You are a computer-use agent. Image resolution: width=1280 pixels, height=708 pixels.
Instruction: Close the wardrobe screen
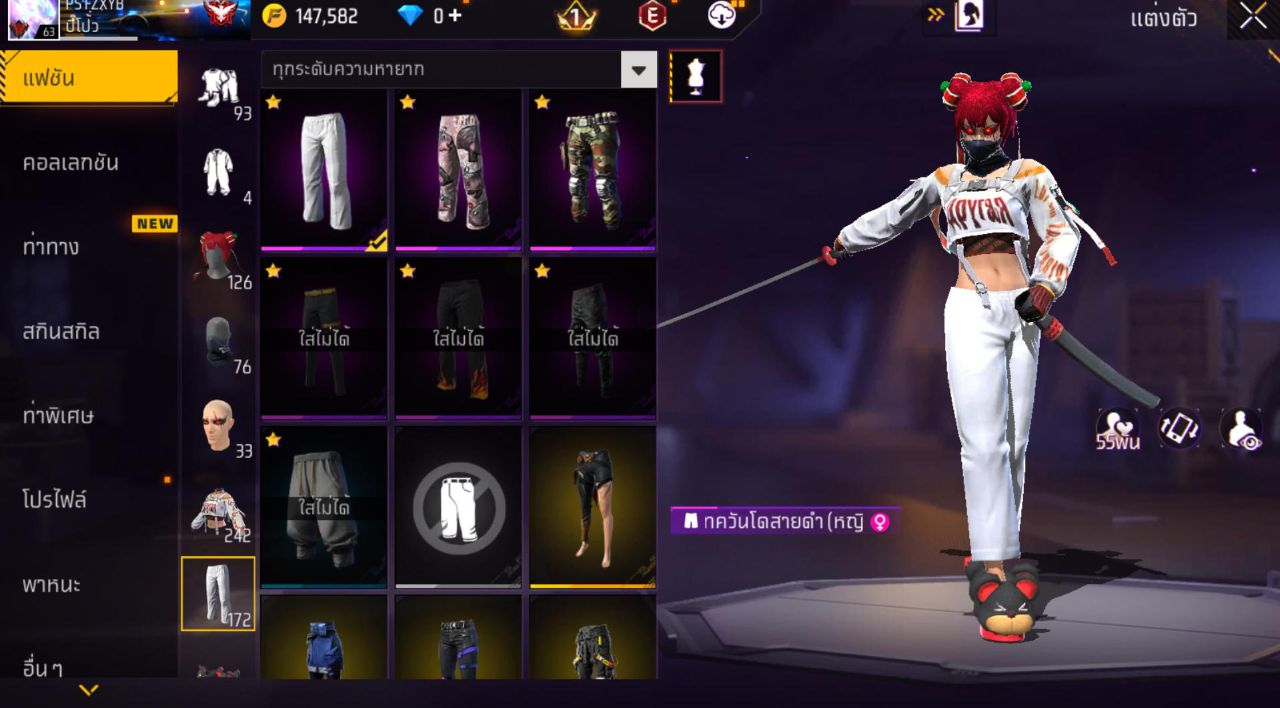tap(1253, 16)
